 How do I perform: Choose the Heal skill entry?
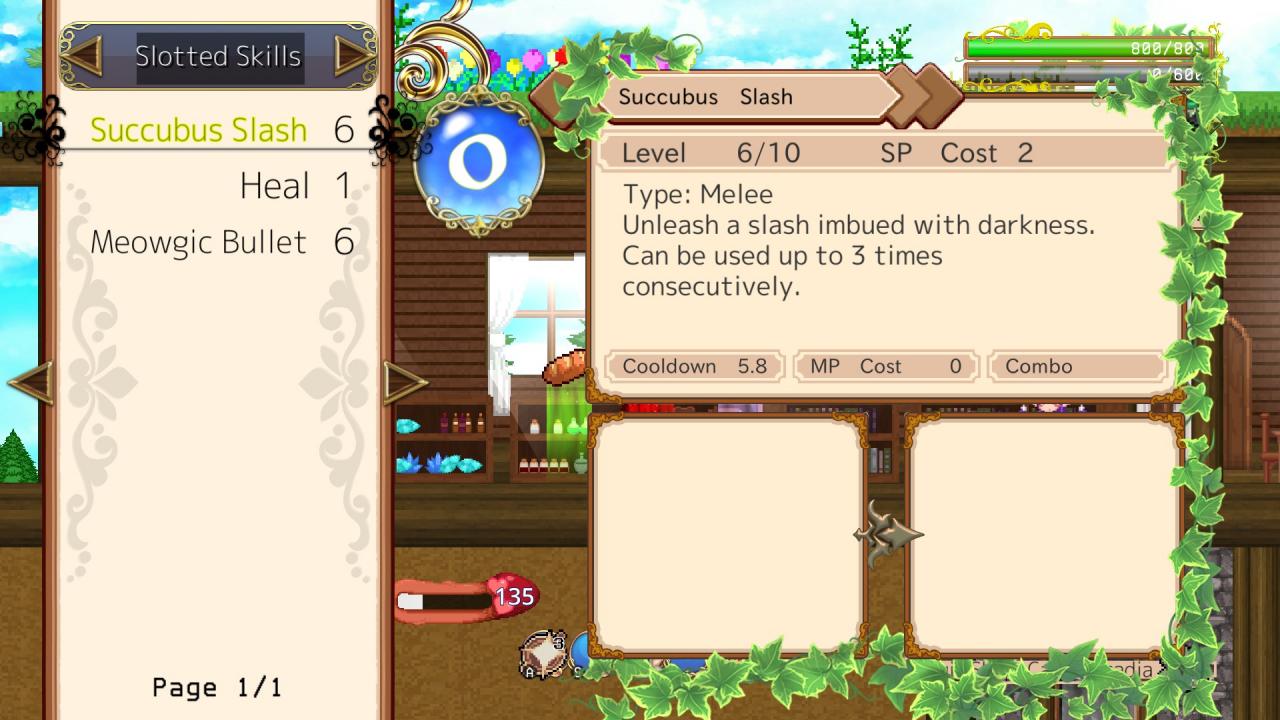275,186
